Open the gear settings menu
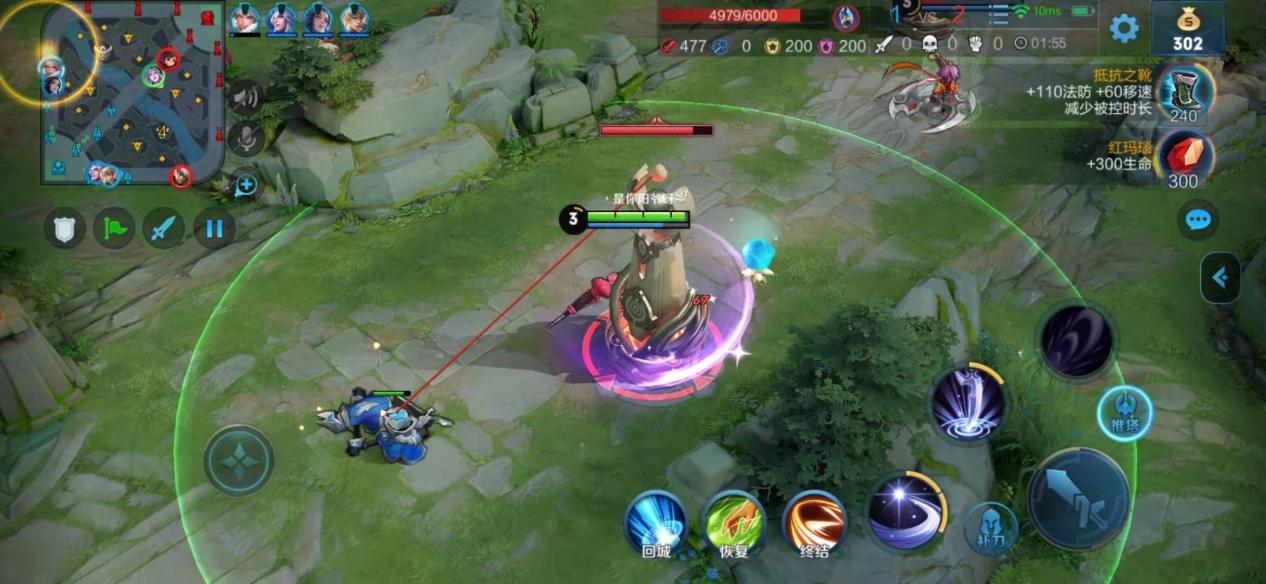This screenshot has height=584, width=1266. pos(1124,28)
